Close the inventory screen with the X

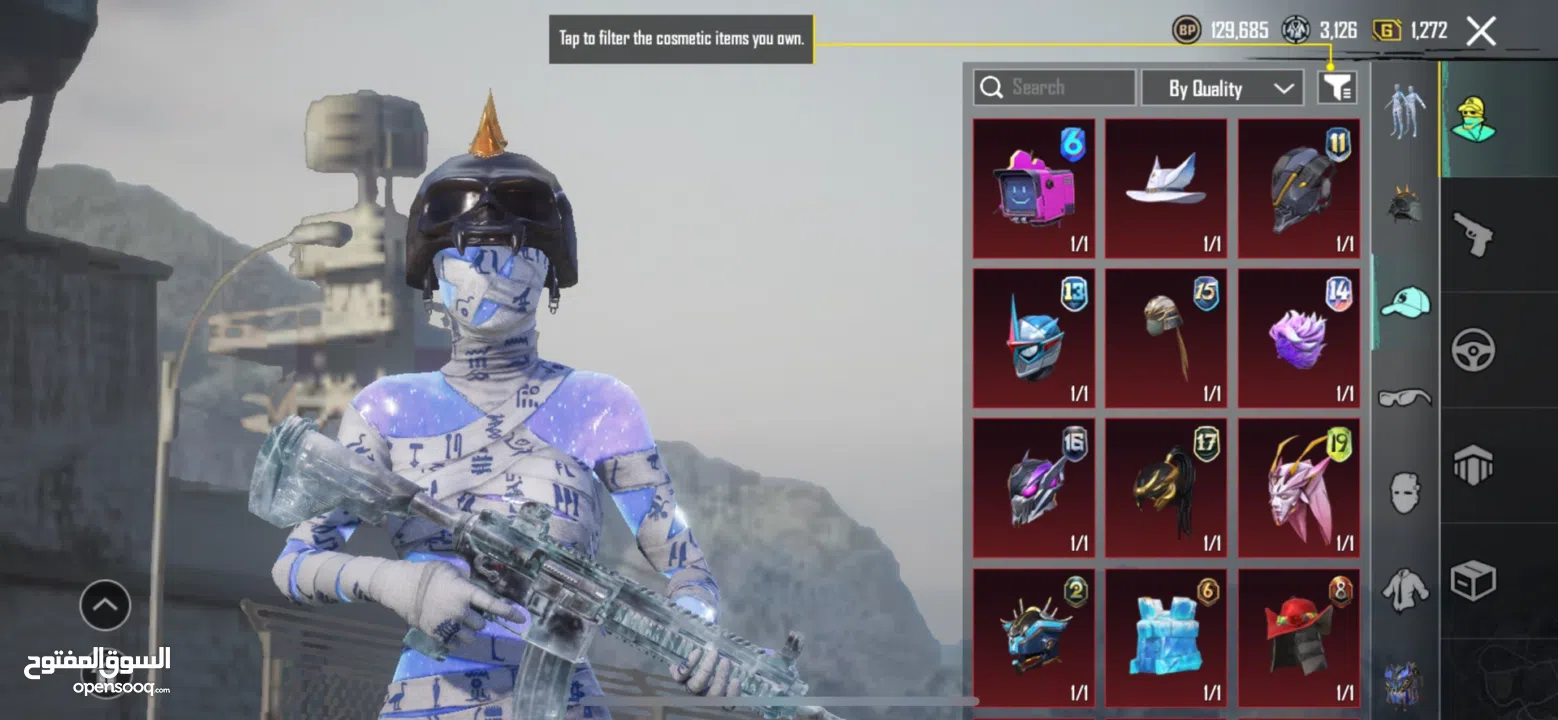pos(1481,31)
